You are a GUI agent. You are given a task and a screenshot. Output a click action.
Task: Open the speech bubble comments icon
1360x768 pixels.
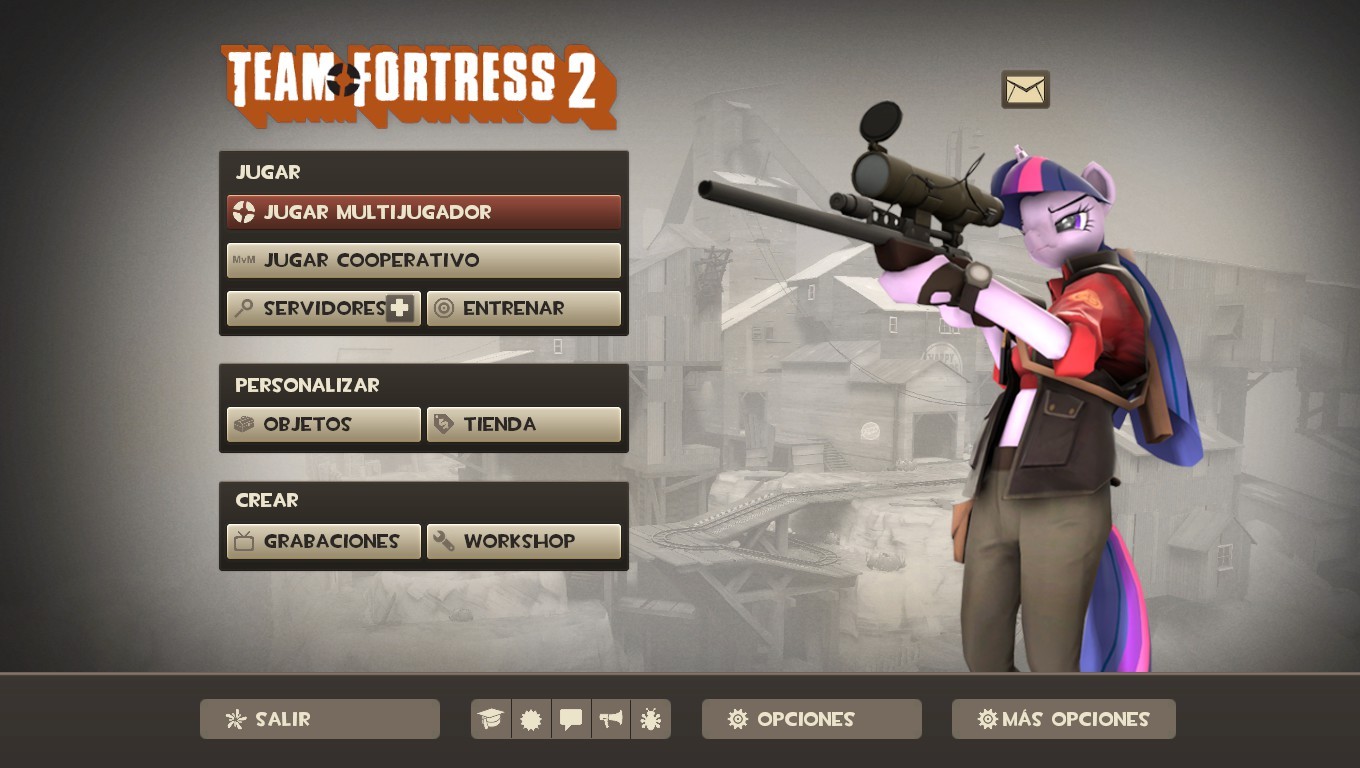point(571,718)
